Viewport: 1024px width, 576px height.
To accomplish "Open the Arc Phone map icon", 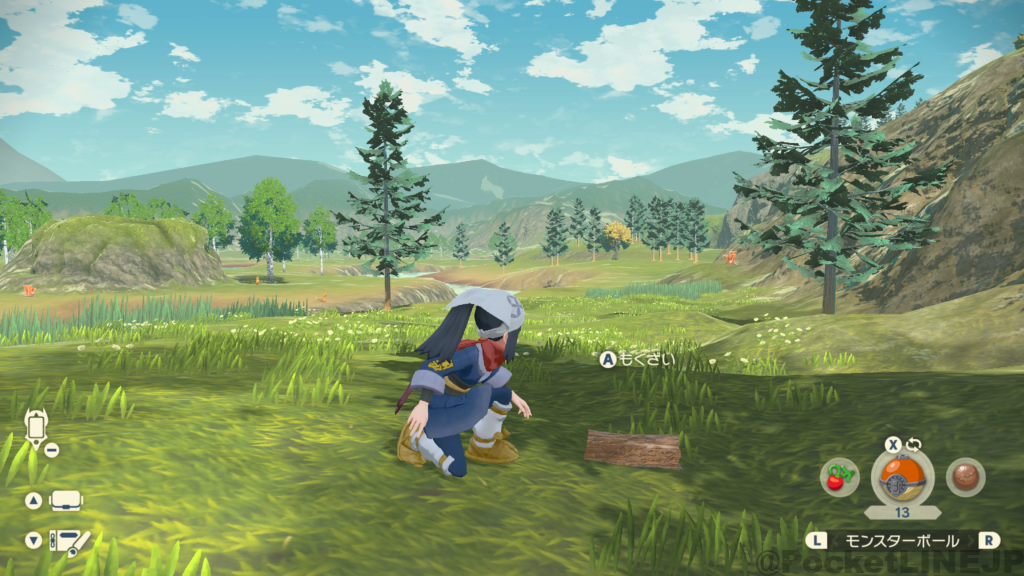I will (35, 428).
